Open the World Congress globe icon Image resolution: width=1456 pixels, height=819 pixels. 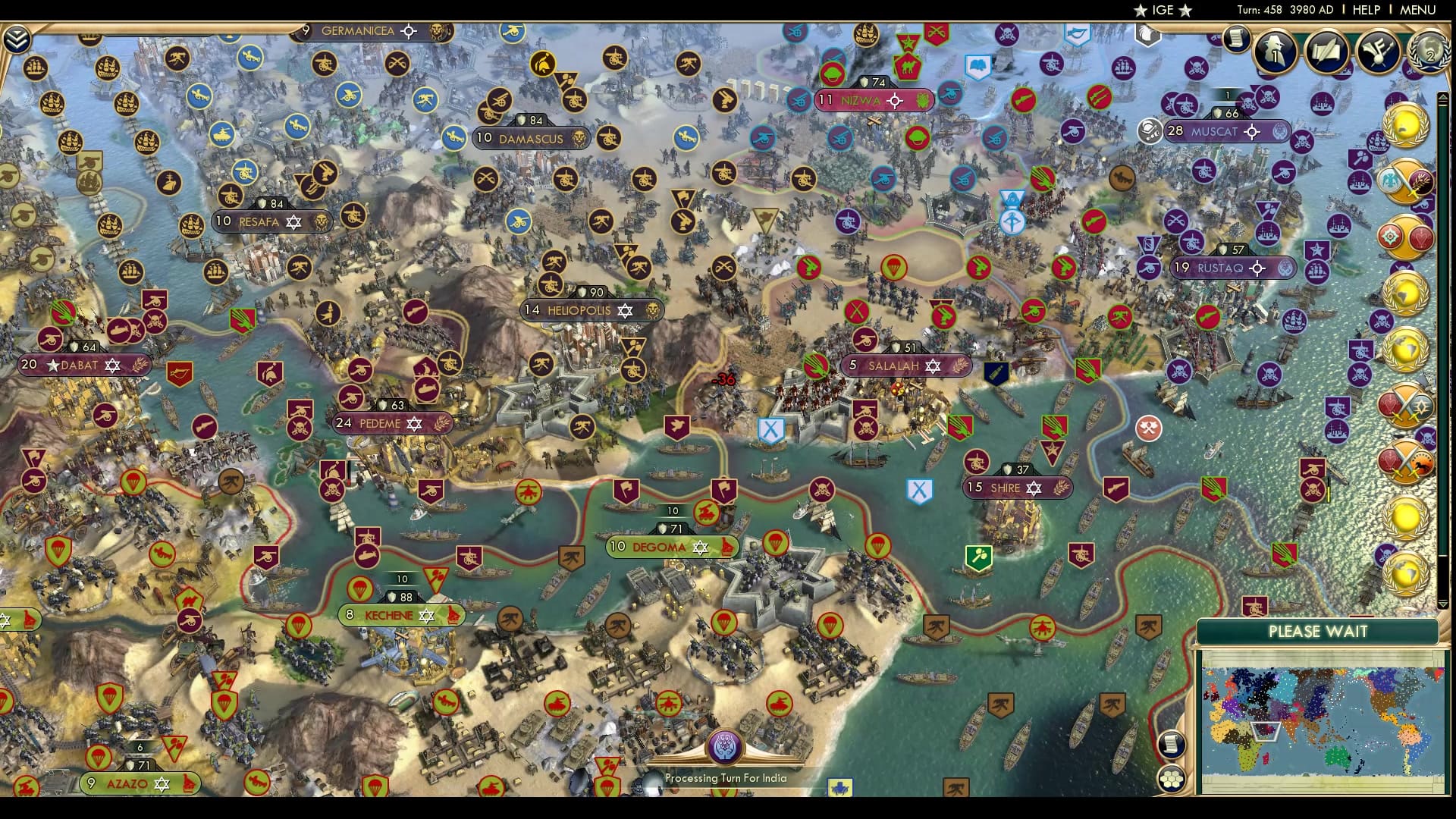1429,50
